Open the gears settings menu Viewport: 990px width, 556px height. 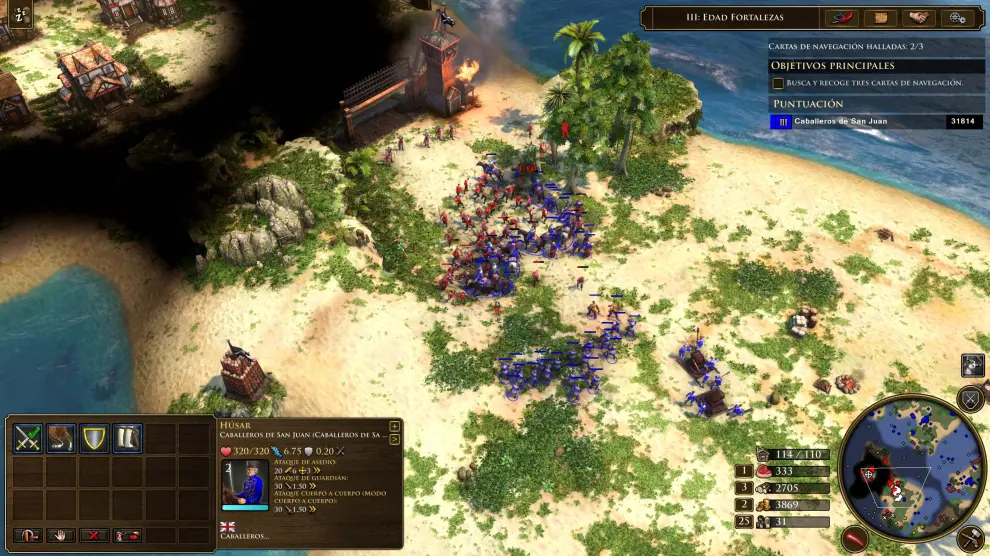(x=956, y=18)
